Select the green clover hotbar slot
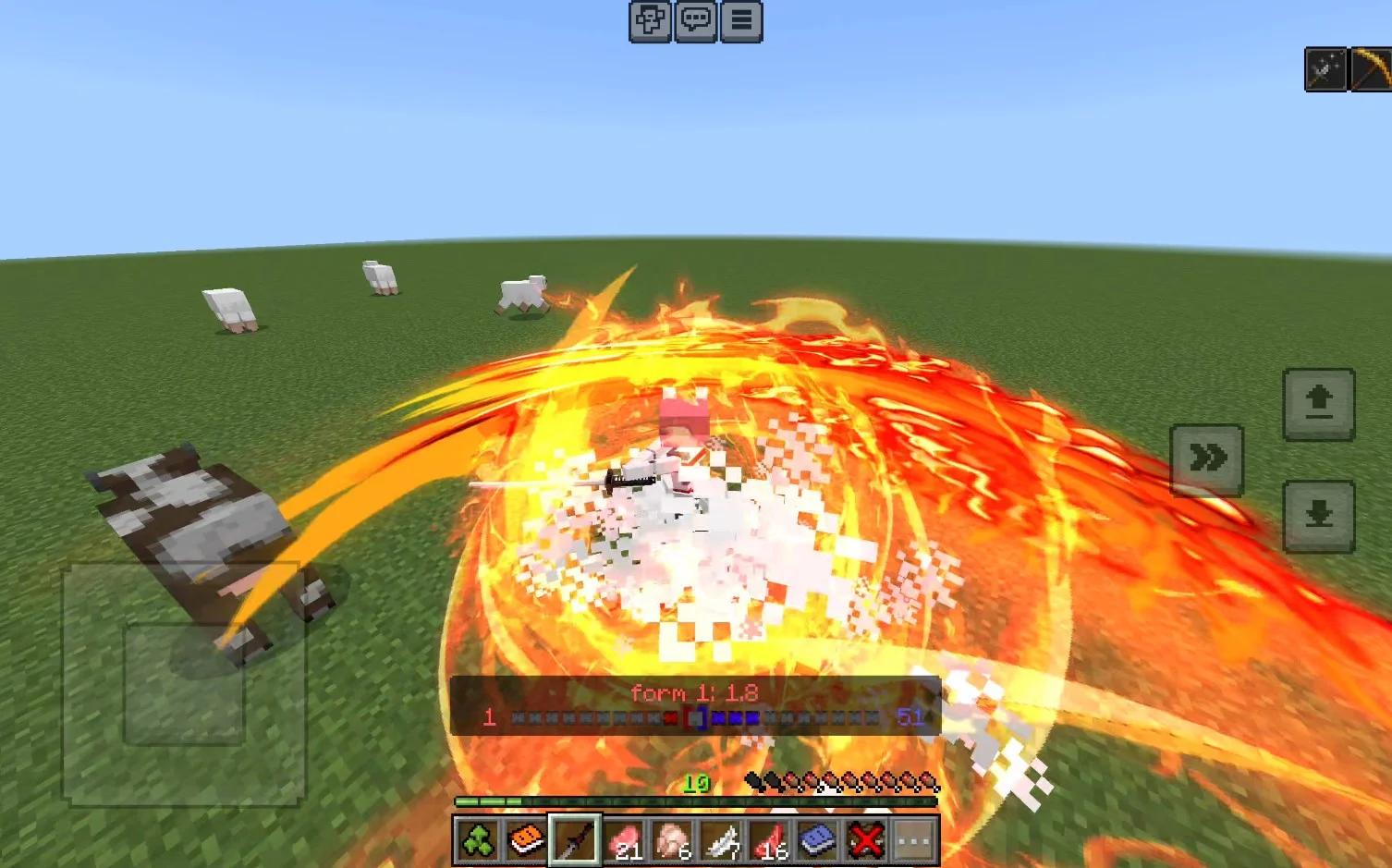Image resolution: width=1392 pixels, height=868 pixels. (x=477, y=841)
